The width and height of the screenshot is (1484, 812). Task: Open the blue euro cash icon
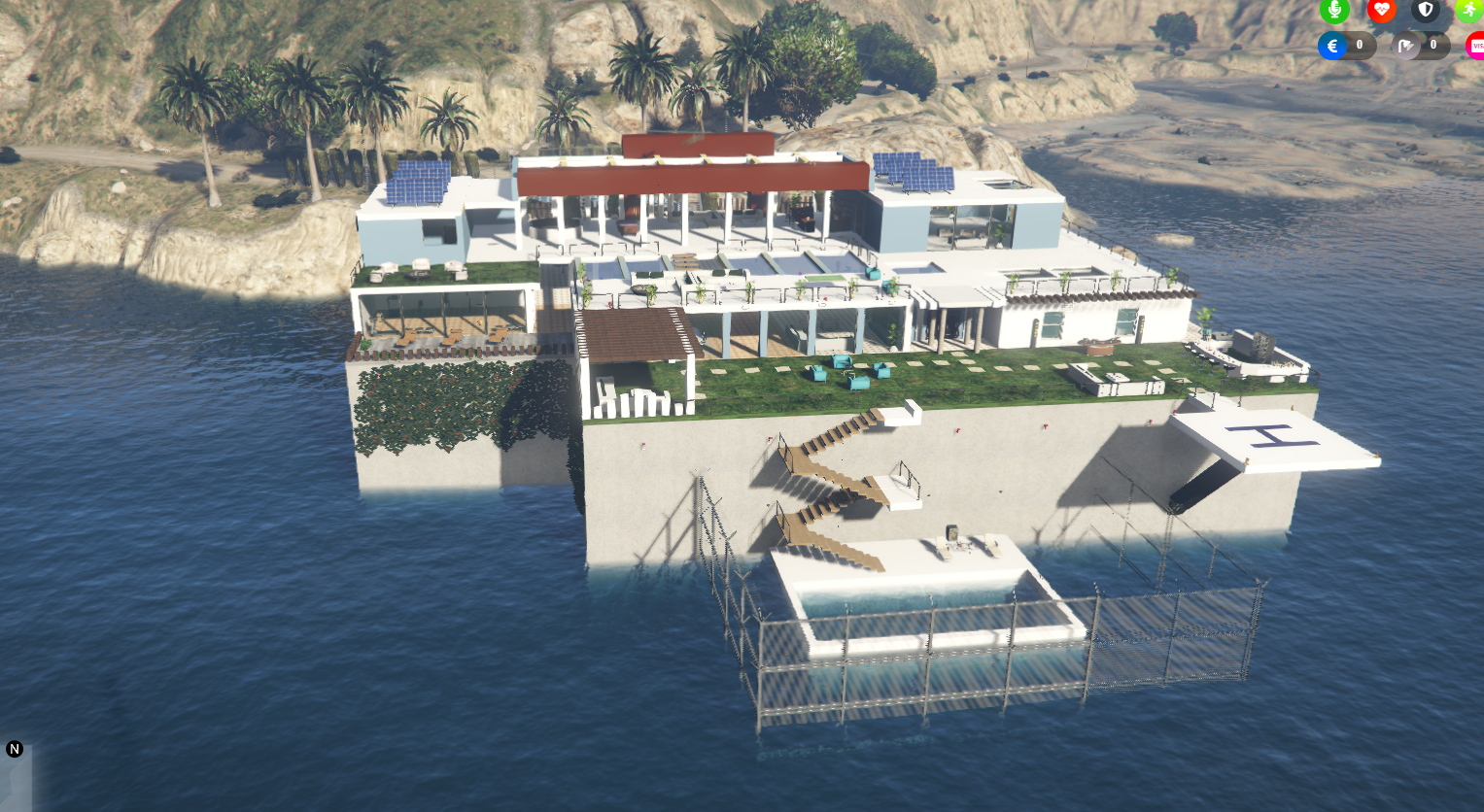click(1332, 46)
